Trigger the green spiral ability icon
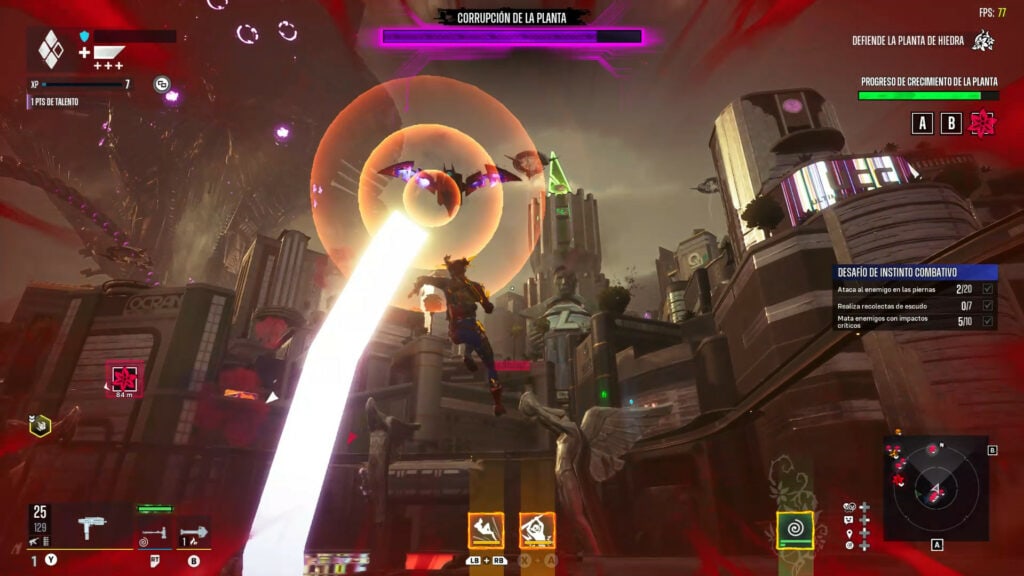The height and width of the screenshot is (576, 1024). 795,530
